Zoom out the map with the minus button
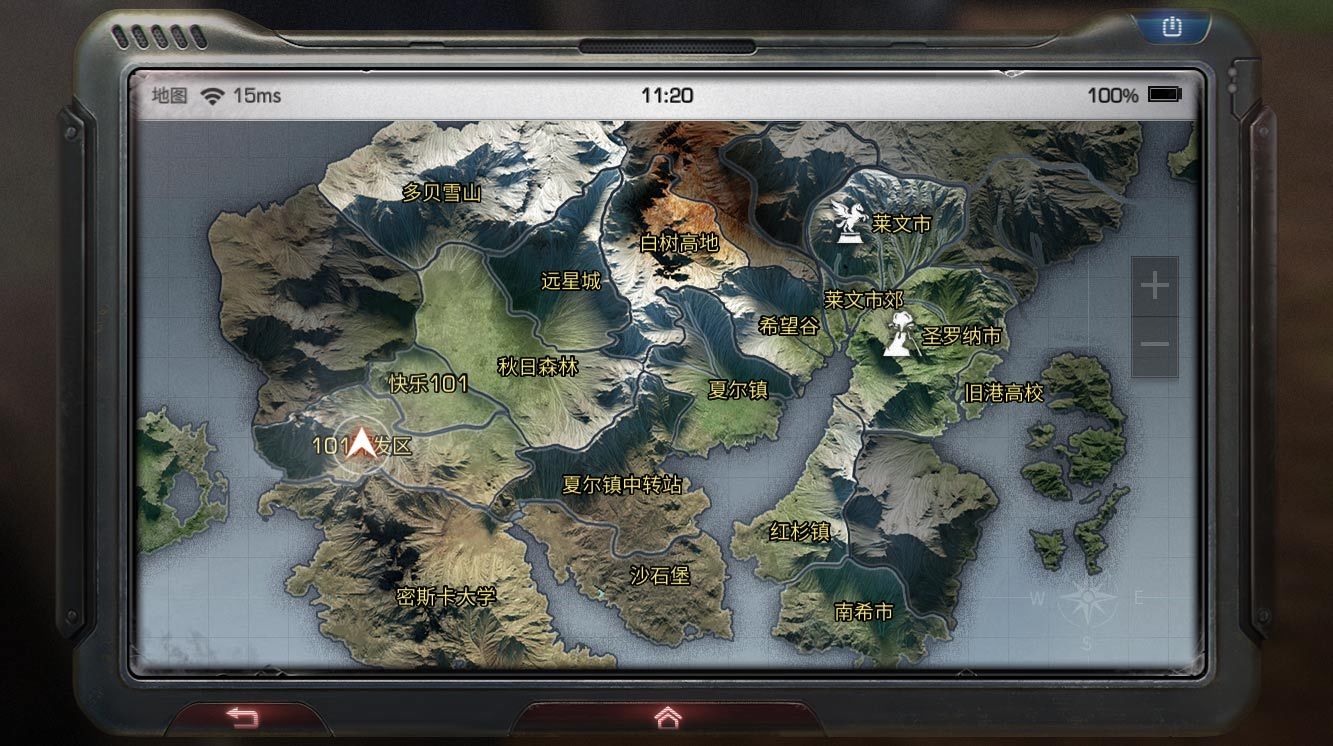Image resolution: width=1333 pixels, height=746 pixels. [1154, 345]
